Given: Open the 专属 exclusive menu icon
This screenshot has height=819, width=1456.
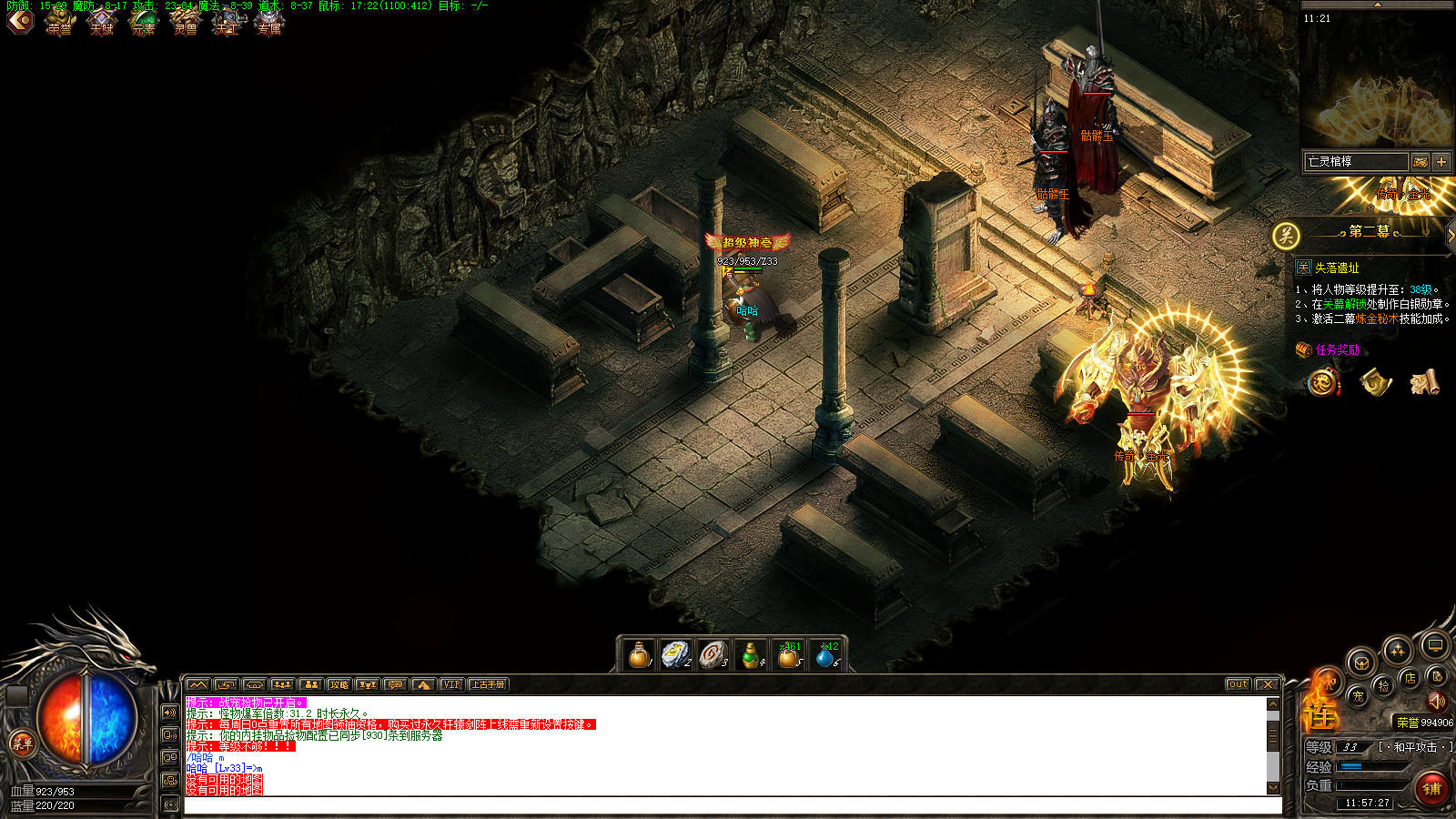Looking at the screenshot, I should (269, 22).
